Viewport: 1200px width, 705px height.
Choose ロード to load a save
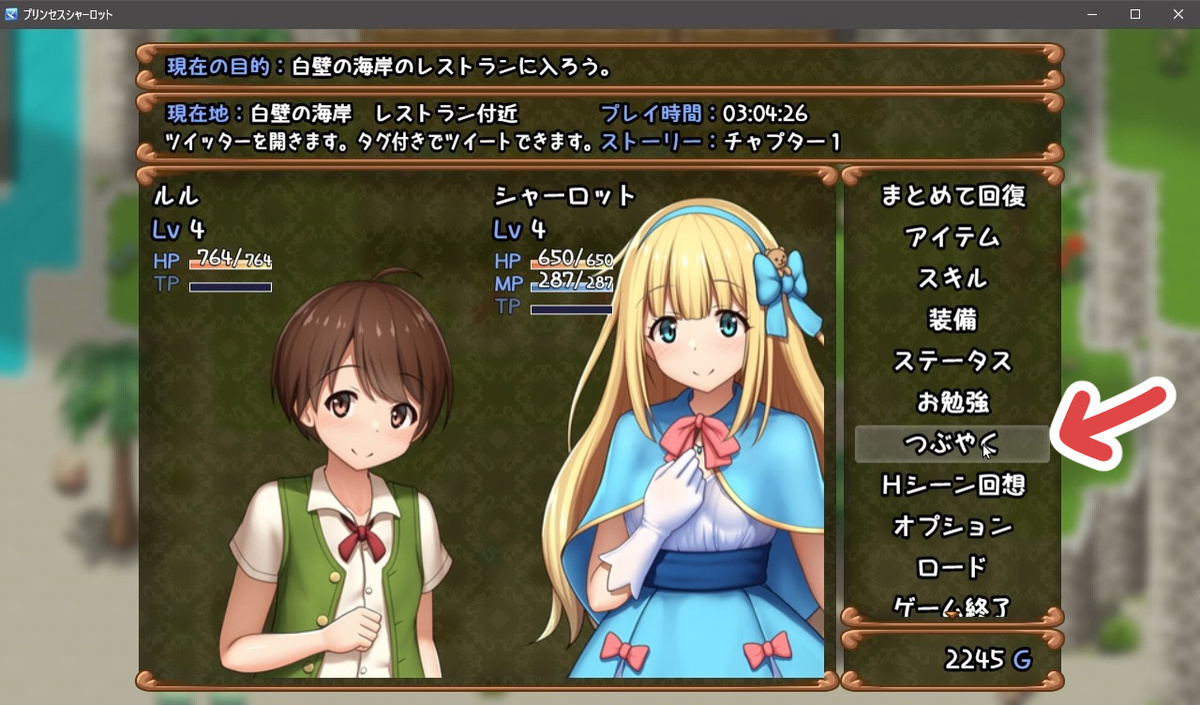point(952,567)
